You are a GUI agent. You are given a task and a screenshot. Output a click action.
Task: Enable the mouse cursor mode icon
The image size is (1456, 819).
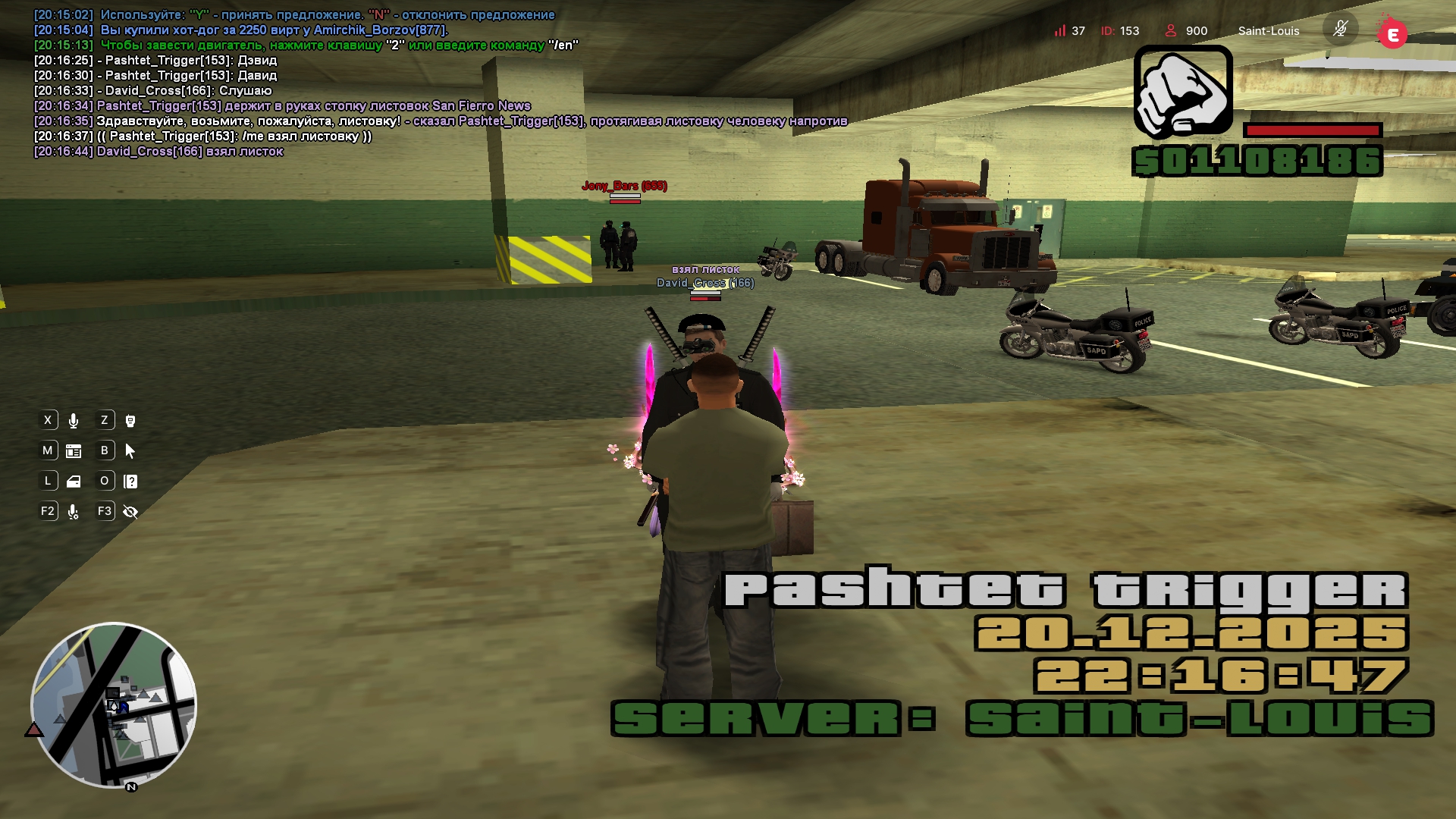(x=130, y=451)
